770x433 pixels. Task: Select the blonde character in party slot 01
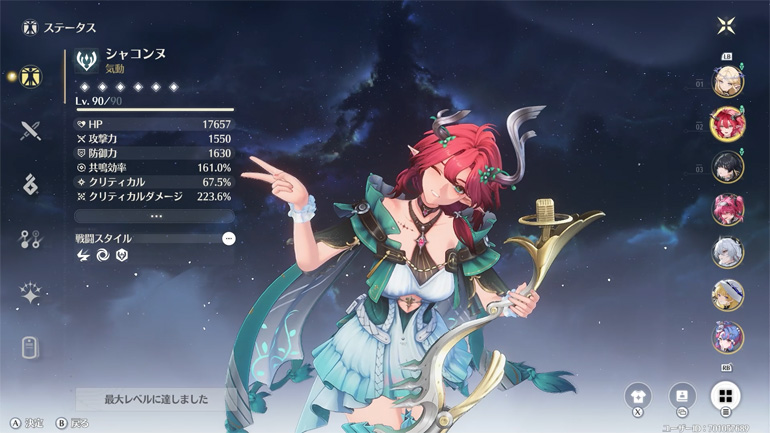727,81
